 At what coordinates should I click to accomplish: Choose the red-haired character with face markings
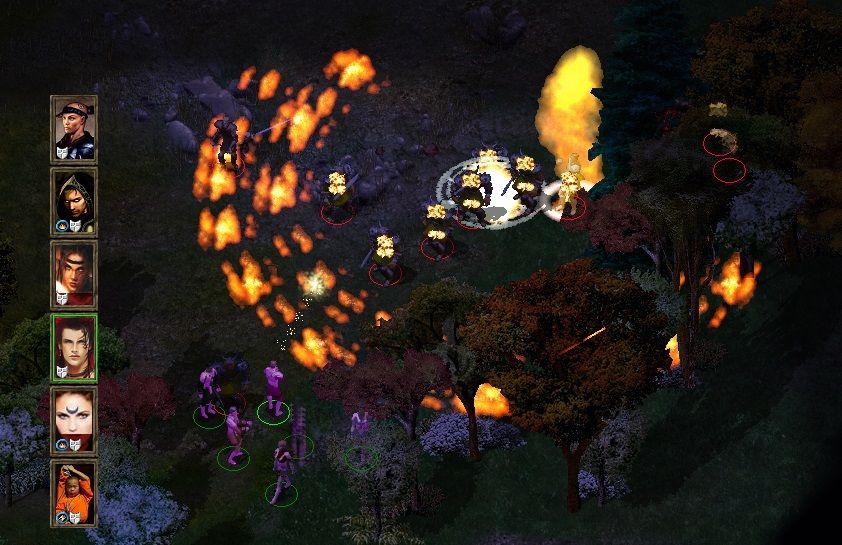point(74,274)
